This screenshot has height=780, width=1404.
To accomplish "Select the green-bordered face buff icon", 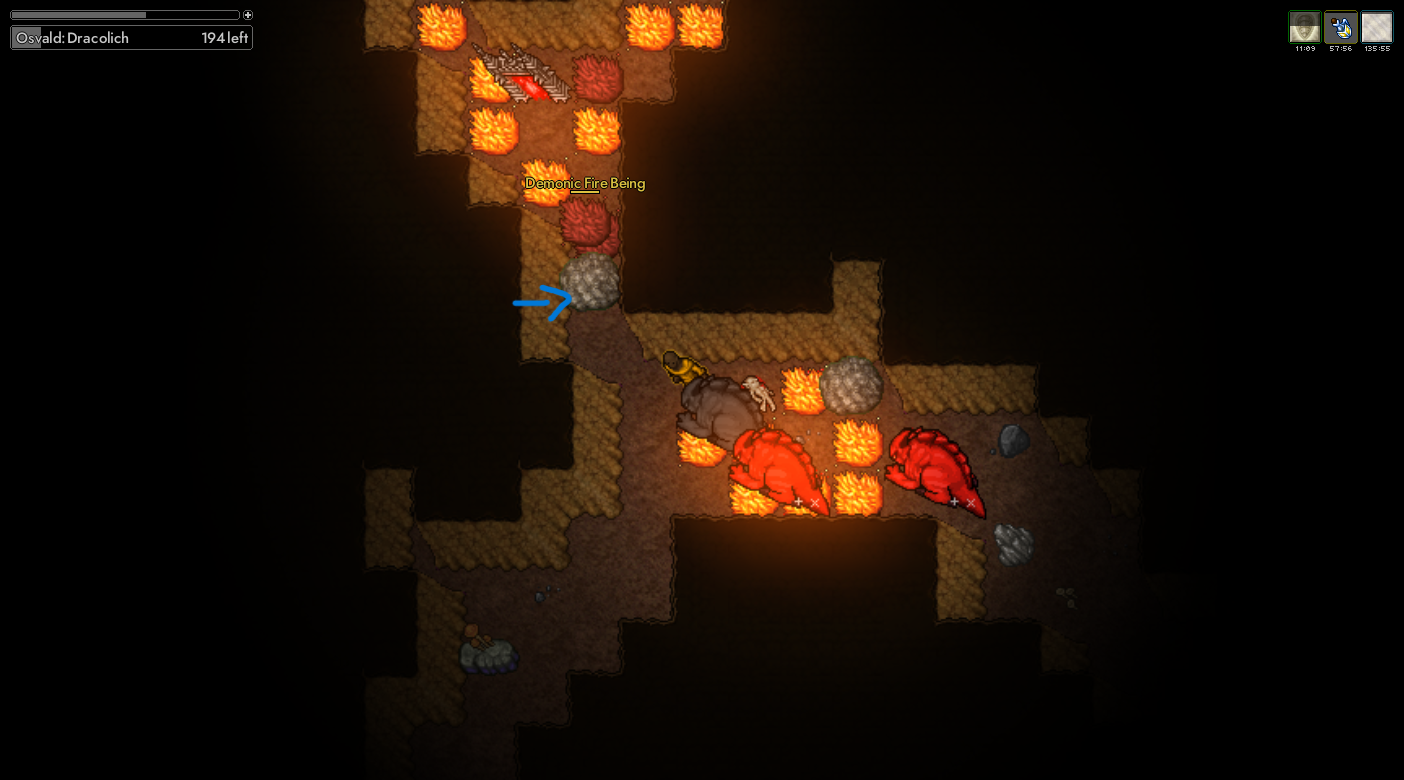I will click(1304, 27).
